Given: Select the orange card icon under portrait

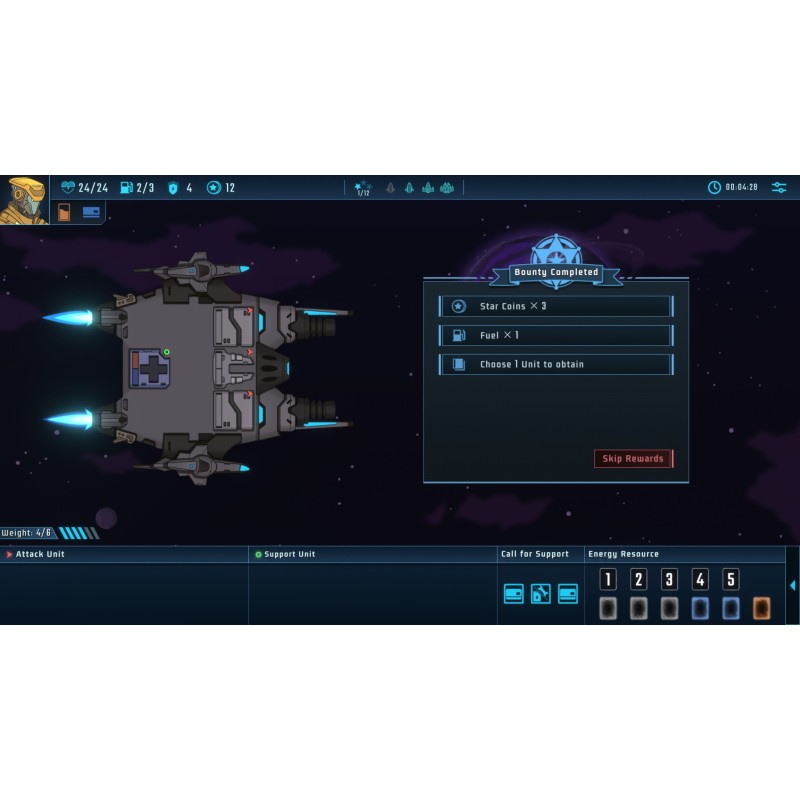Looking at the screenshot, I should click(65, 212).
